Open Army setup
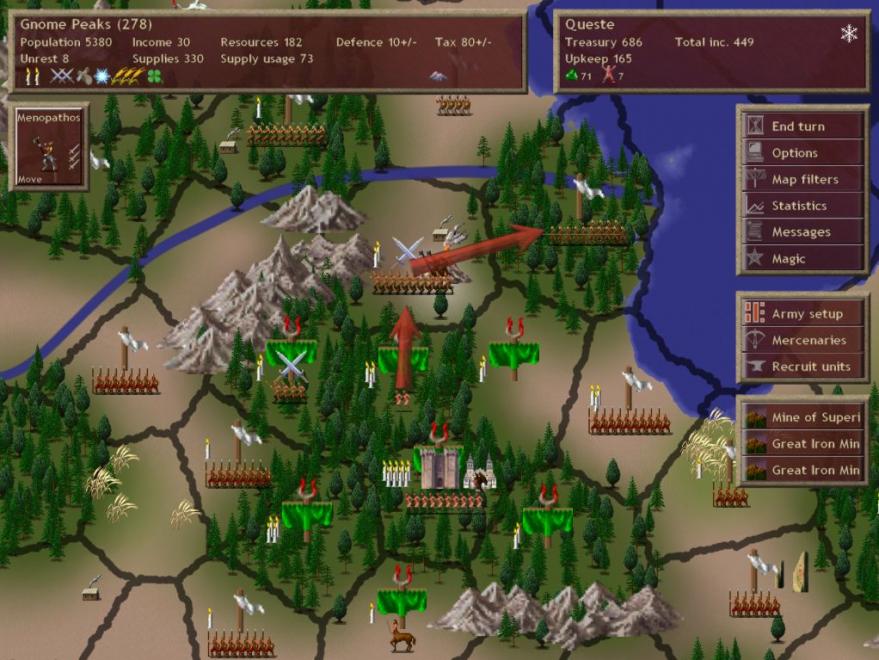Viewport: 879px width, 660px height. click(x=803, y=314)
